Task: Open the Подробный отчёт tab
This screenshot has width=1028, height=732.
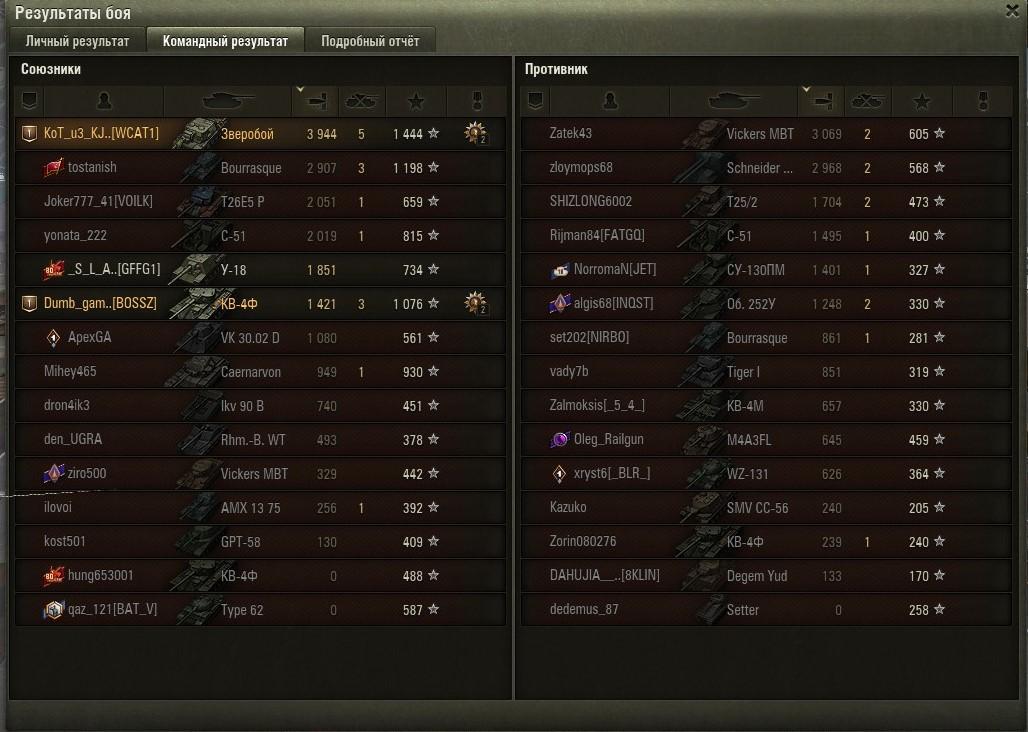Action: (370, 41)
